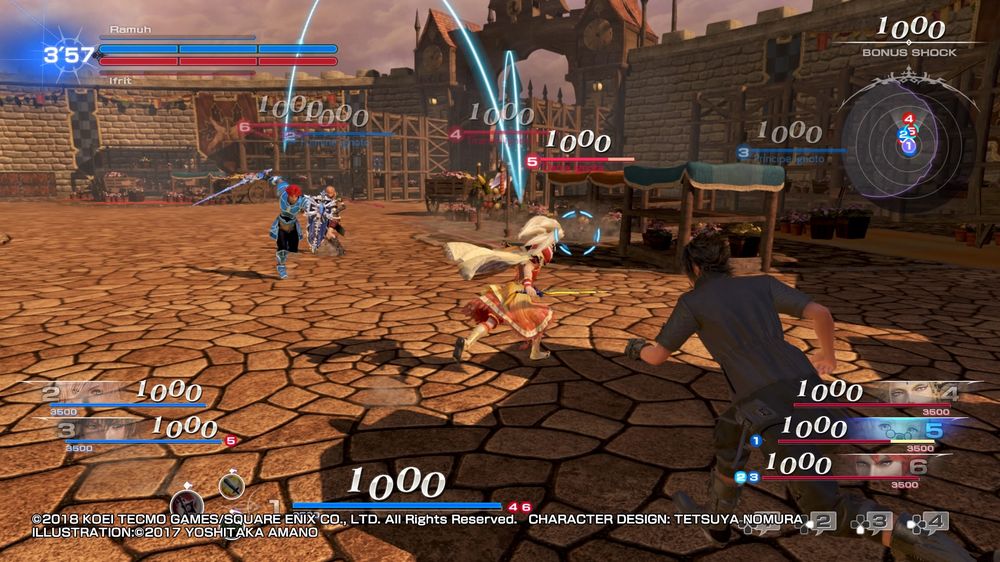The height and width of the screenshot is (562, 1000).
Task: Choose the chat message 2 bubble
Action: pyautogui.click(x=820, y=521)
